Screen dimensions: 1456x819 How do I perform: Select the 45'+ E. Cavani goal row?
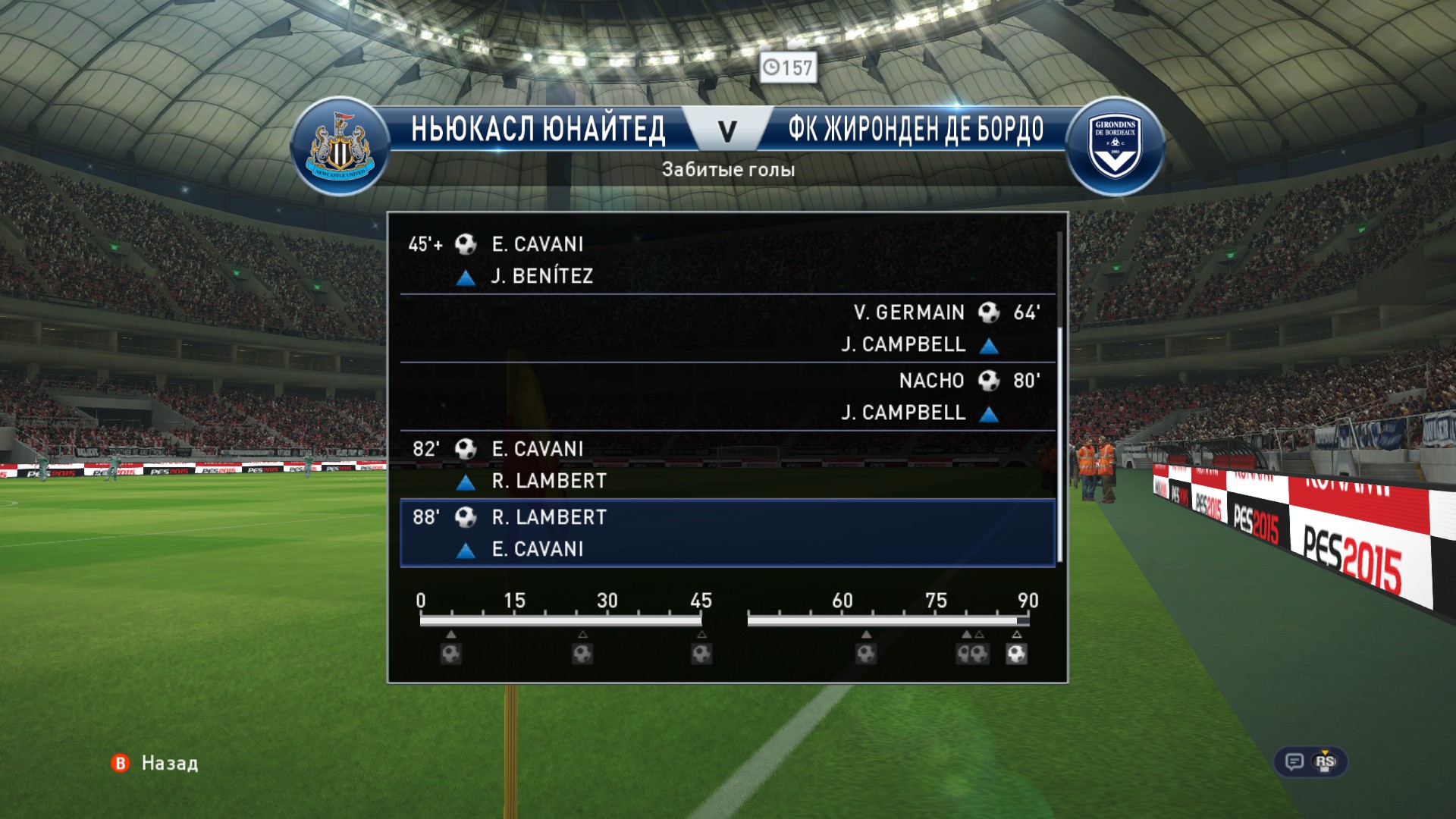pos(726,259)
